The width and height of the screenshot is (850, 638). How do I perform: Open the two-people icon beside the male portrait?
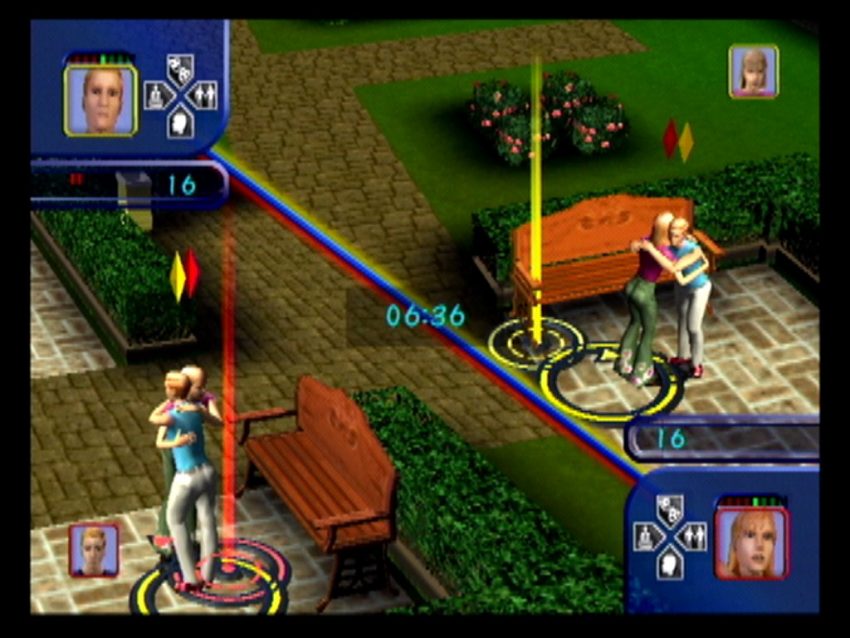click(205, 96)
